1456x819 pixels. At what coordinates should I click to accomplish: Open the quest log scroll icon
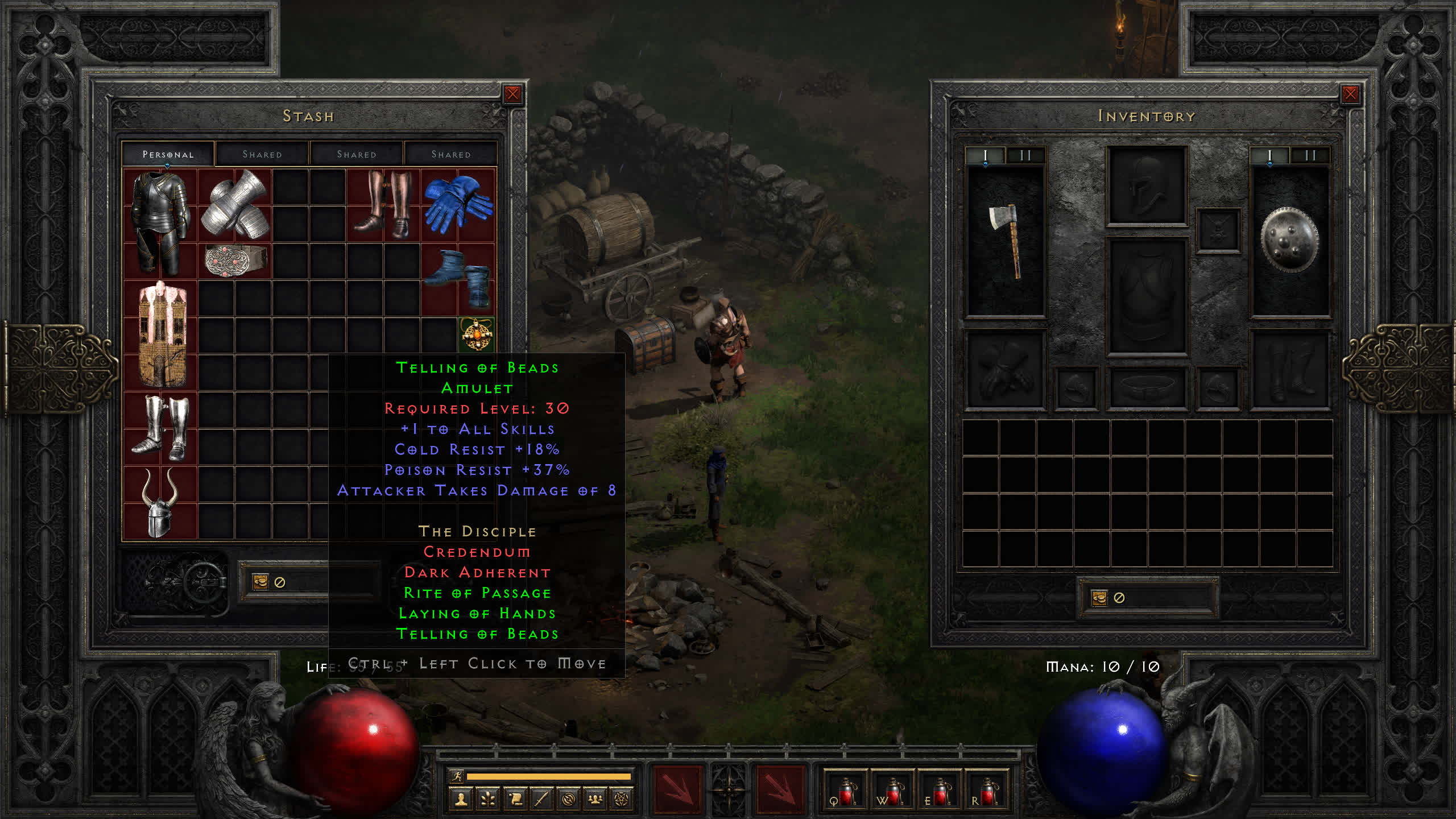(515, 800)
